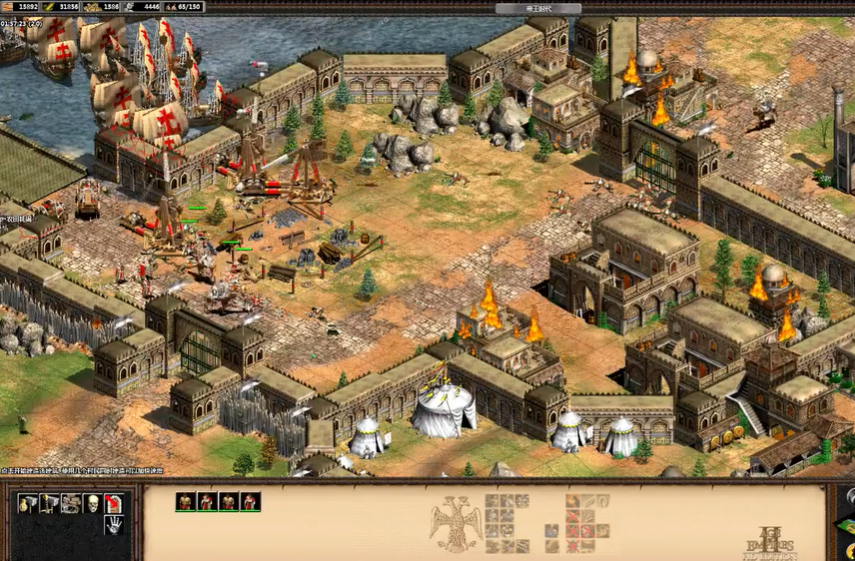Activate the red arrow garrison command
The image size is (855, 561).
pos(113,503)
